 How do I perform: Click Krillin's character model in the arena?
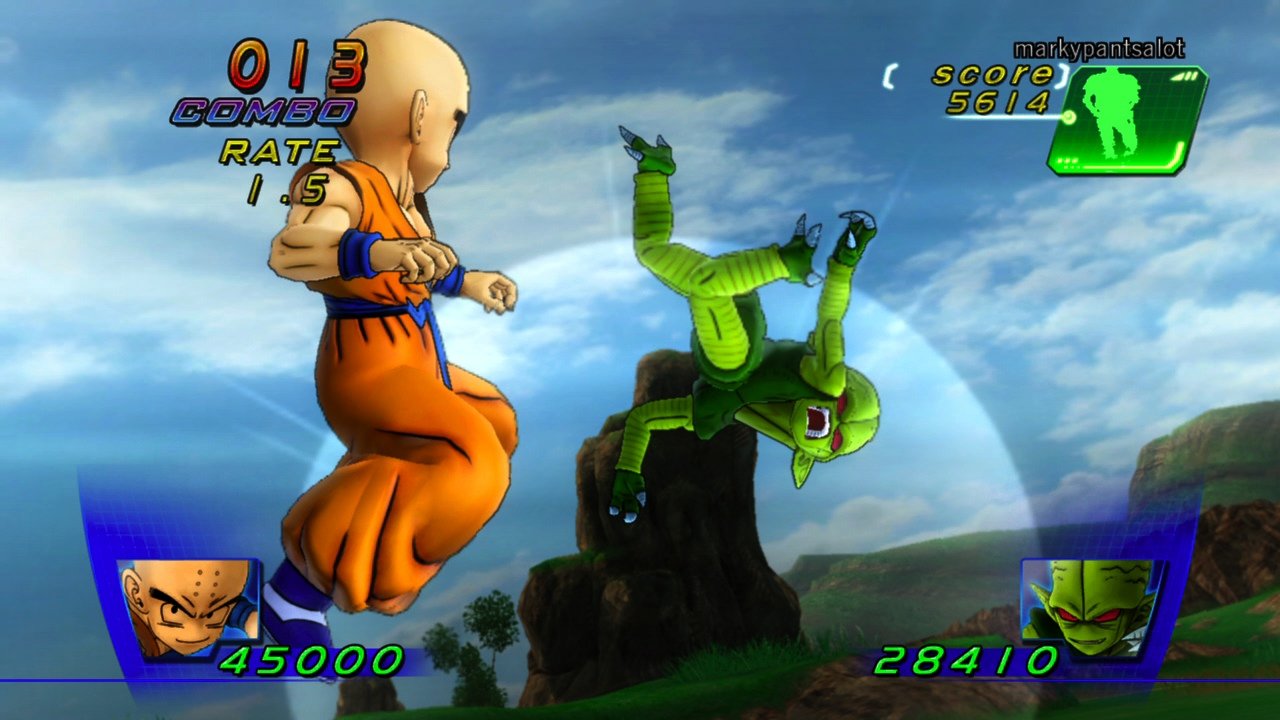point(390,350)
